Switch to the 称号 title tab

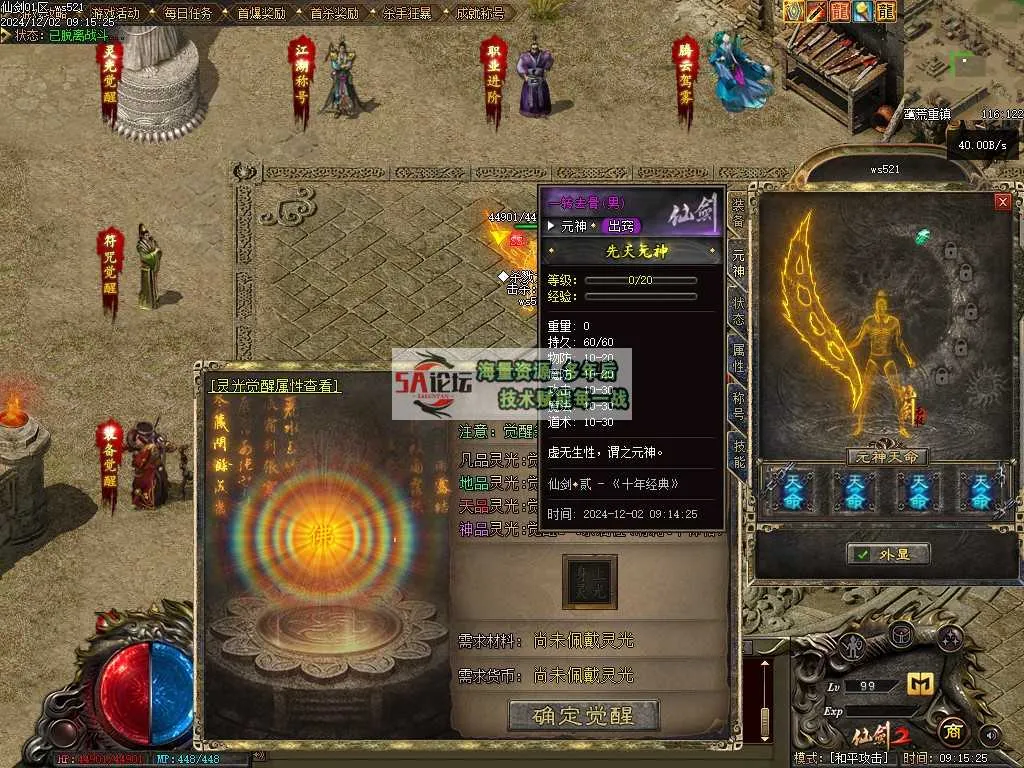[x=738, y=405]
